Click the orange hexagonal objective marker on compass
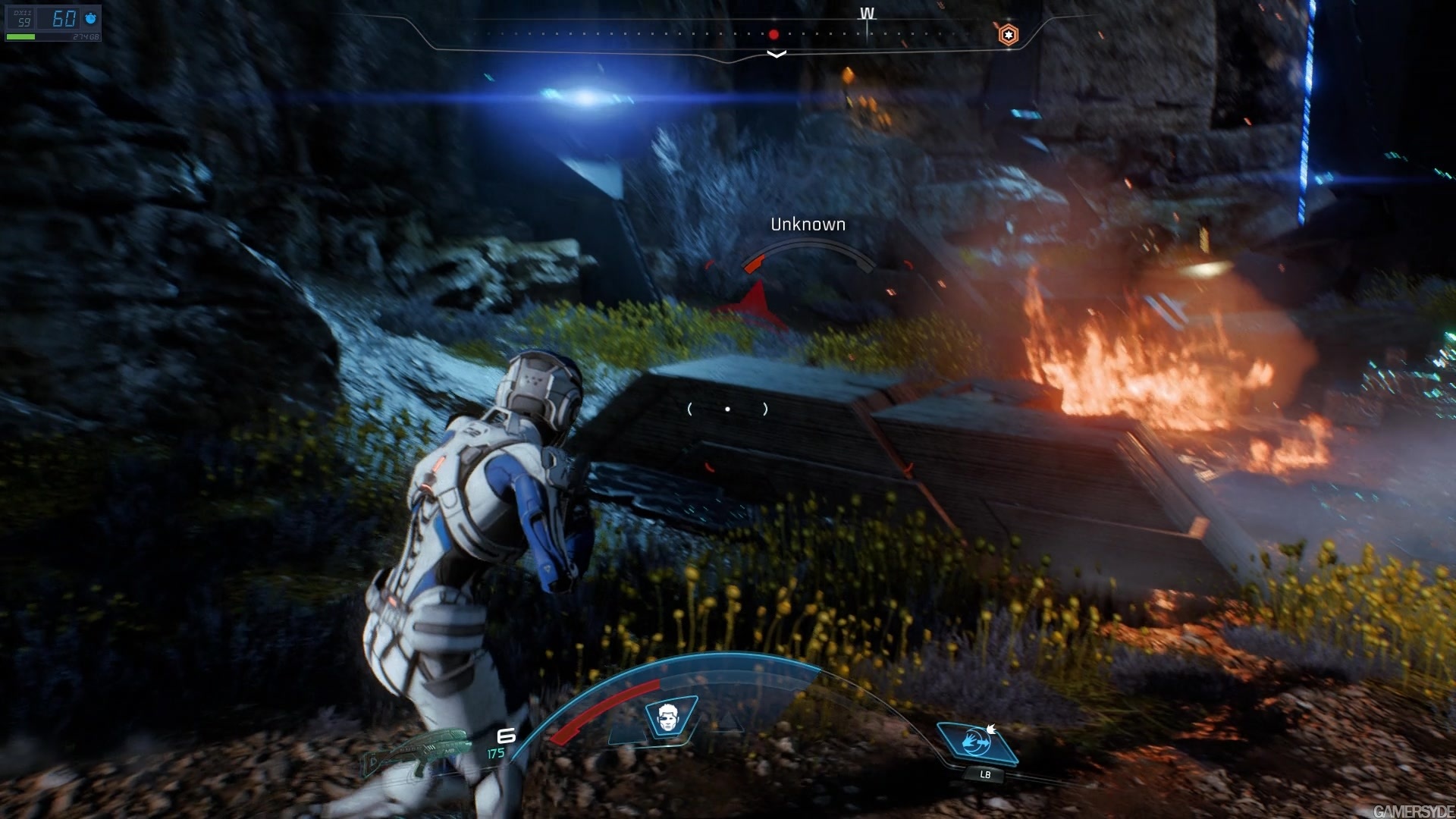This screenshot has width=1456, height=819. point(1009,34)
